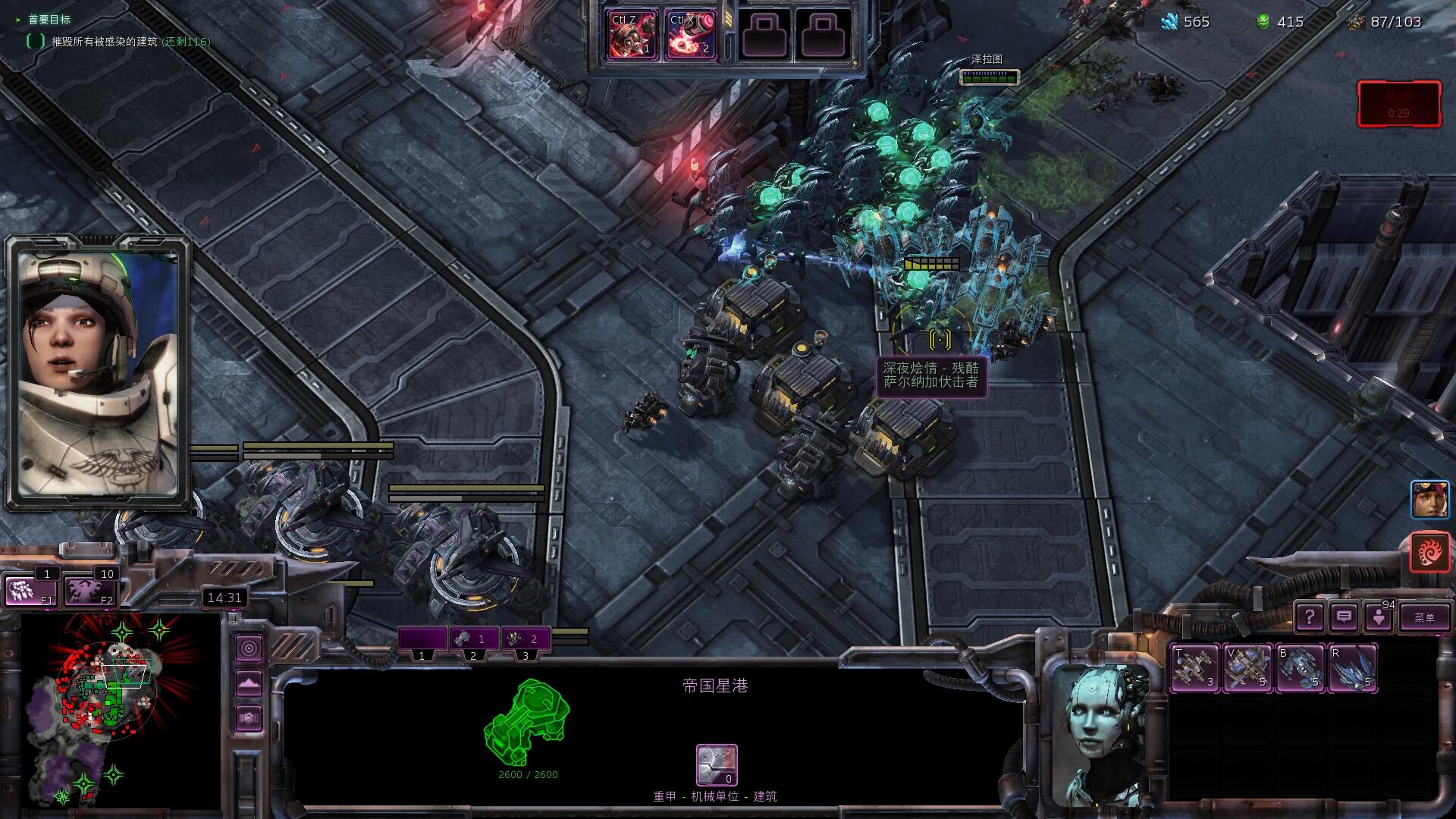Select control group 2
This screenshot has width=1456, height=819.
pyautogui.click(x=473, y=639)
